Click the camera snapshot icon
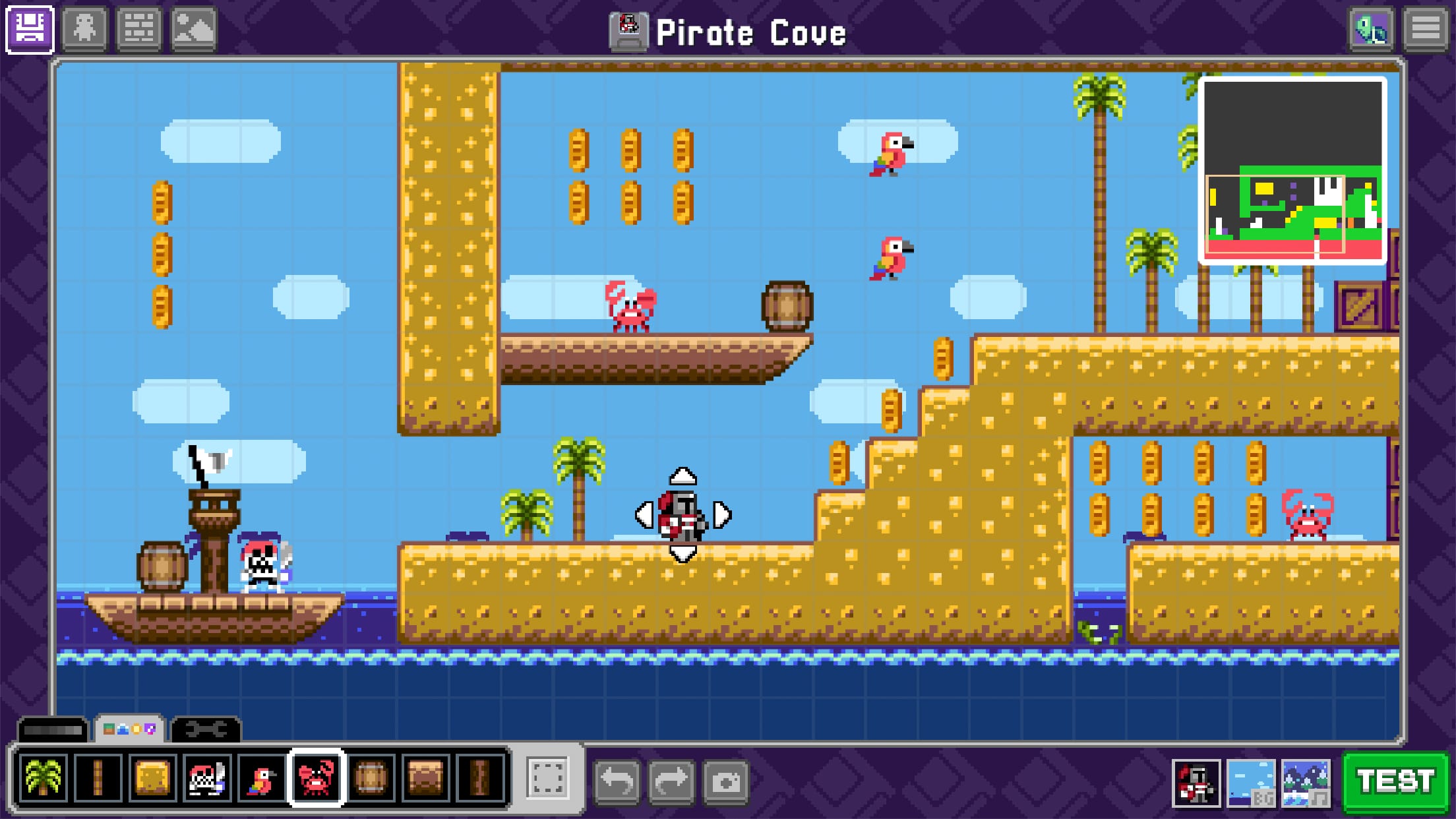This screenshot has height=819, width=1456. pos(725,778)
